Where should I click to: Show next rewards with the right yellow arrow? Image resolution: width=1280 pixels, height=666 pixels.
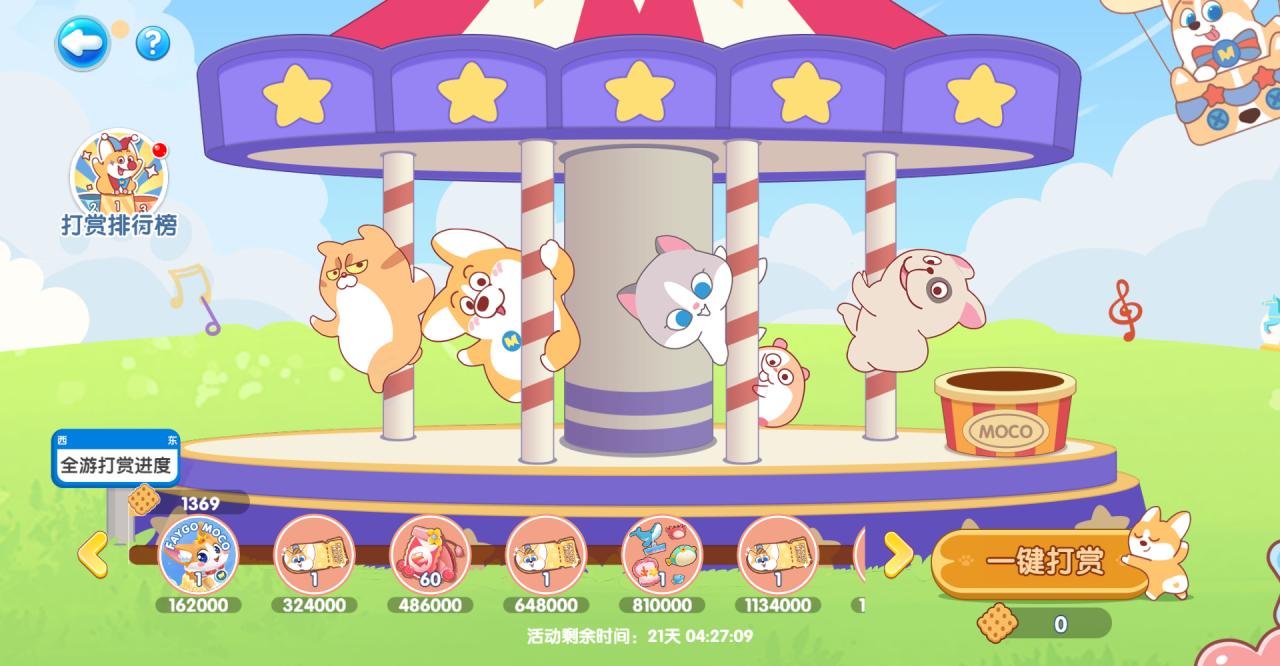point(897,554)
